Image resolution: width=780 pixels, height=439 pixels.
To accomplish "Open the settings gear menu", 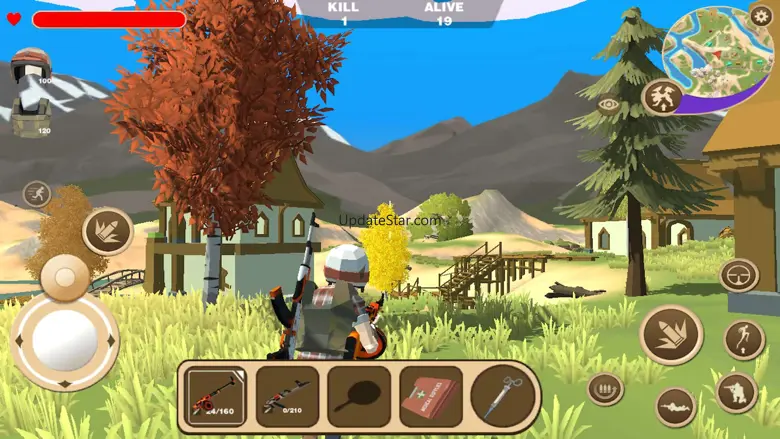I will tap(761, 14).
